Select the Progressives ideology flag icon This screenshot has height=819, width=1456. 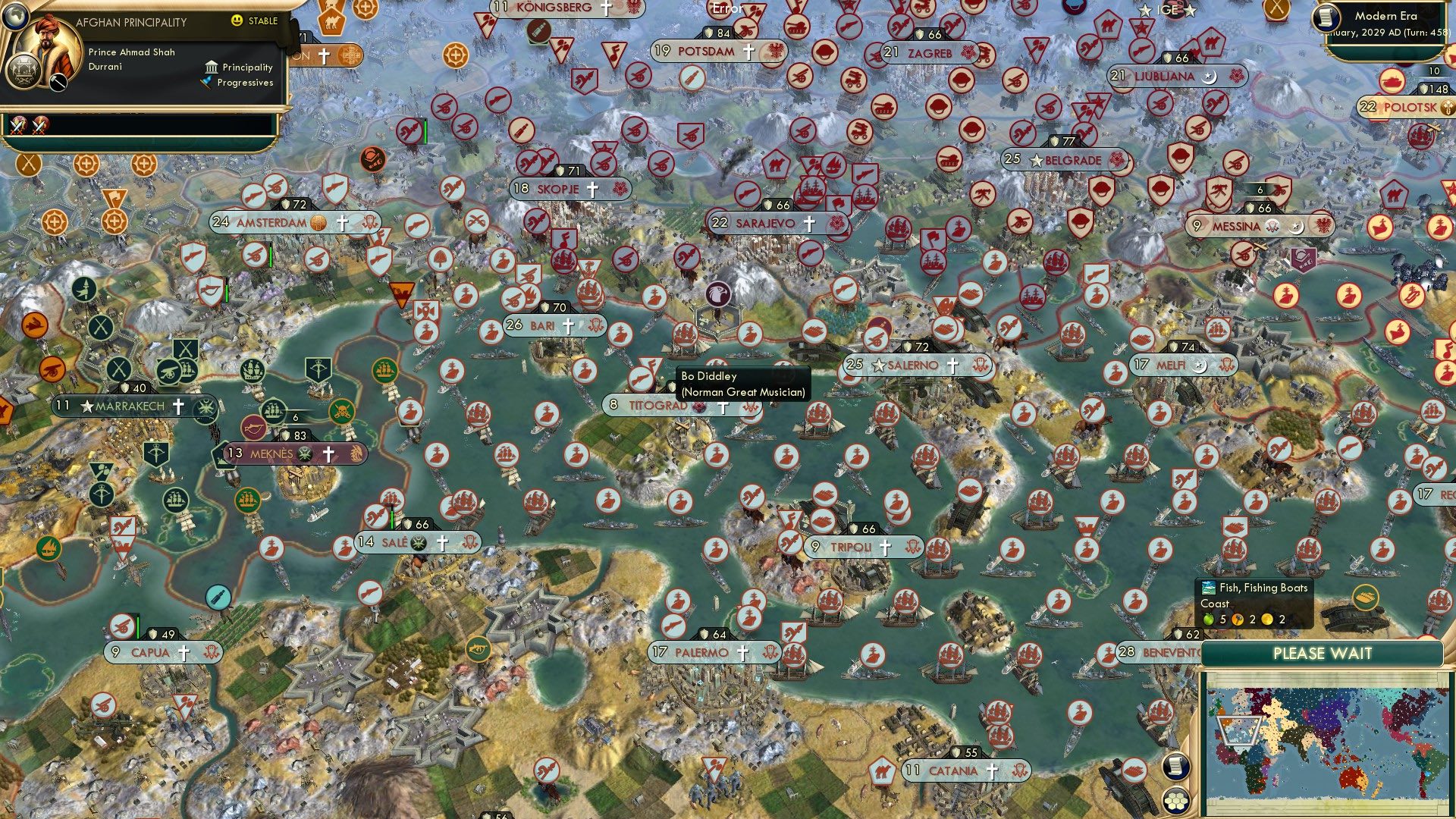pyautogui.click(x=205, y=81)
